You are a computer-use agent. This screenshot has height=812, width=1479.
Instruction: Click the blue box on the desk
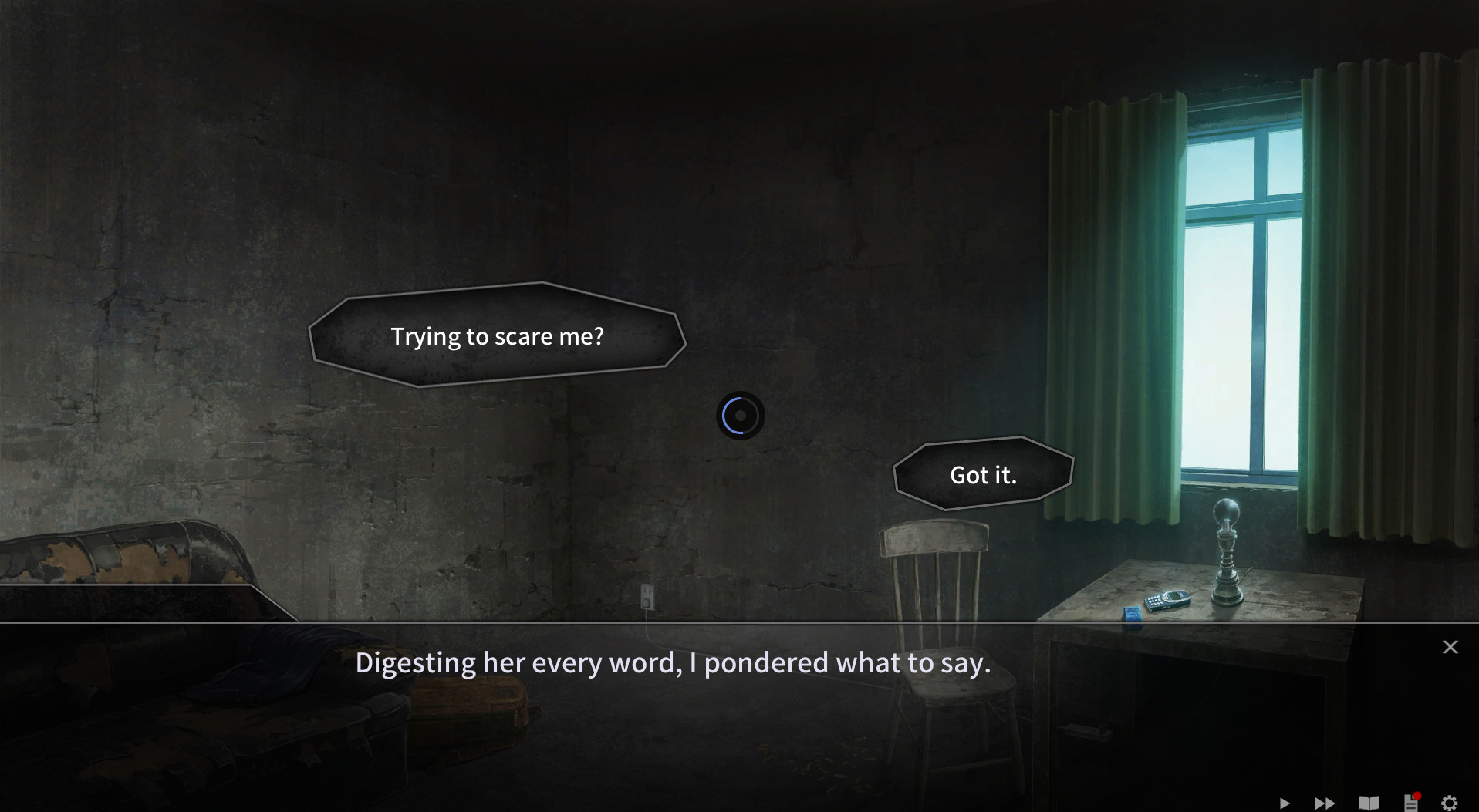(1133, 613)
